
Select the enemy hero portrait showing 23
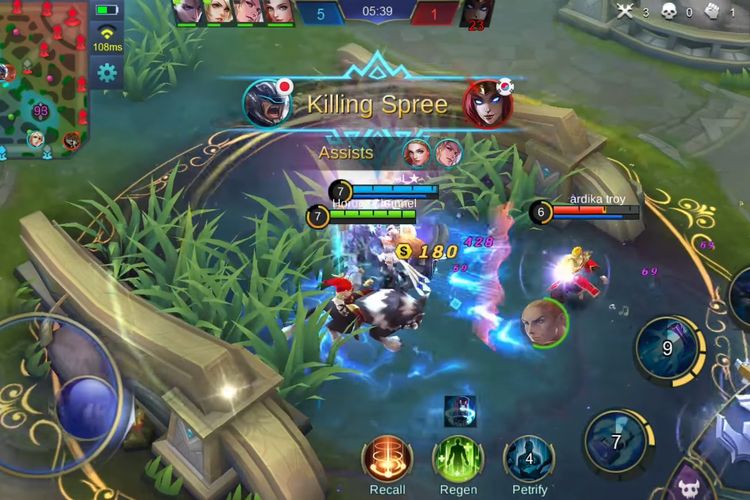pyautogui.click(x=476, y=14)
